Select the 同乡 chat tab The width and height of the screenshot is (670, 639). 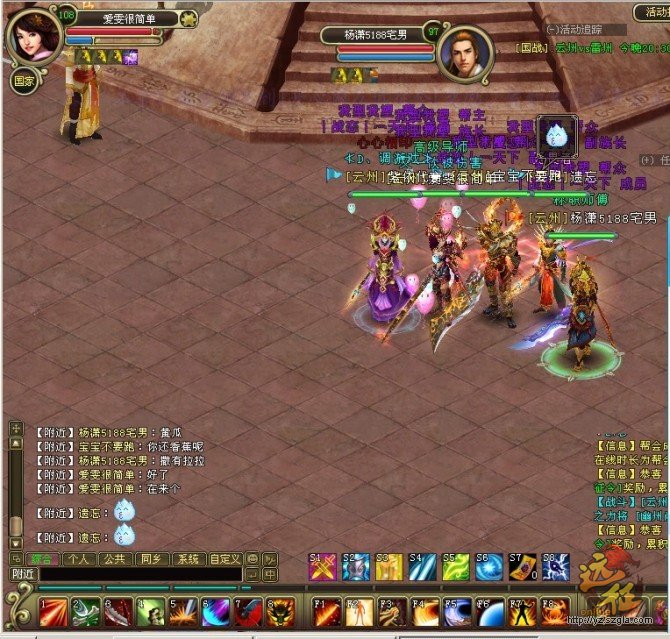click(152, 558)
